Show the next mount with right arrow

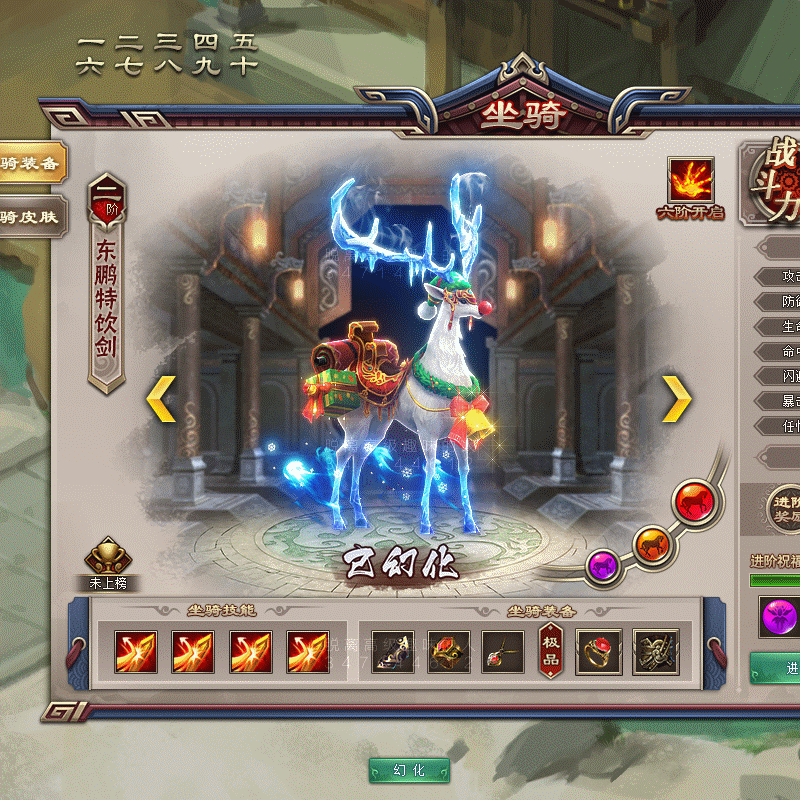pos(677,400)
